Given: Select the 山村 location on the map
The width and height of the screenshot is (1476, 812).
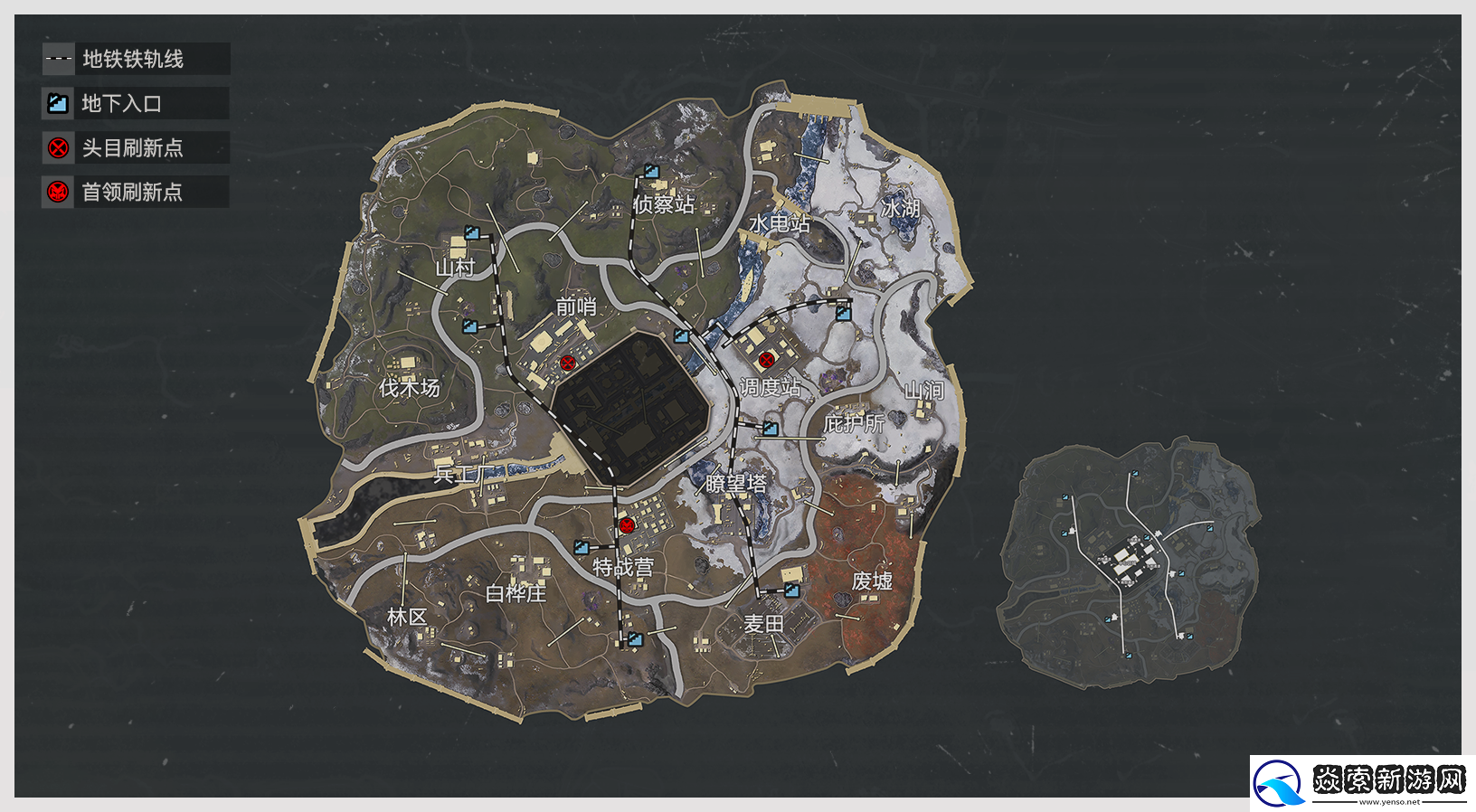Looking at the screenshot, I should pyautogui.click(x=455, y=268).
